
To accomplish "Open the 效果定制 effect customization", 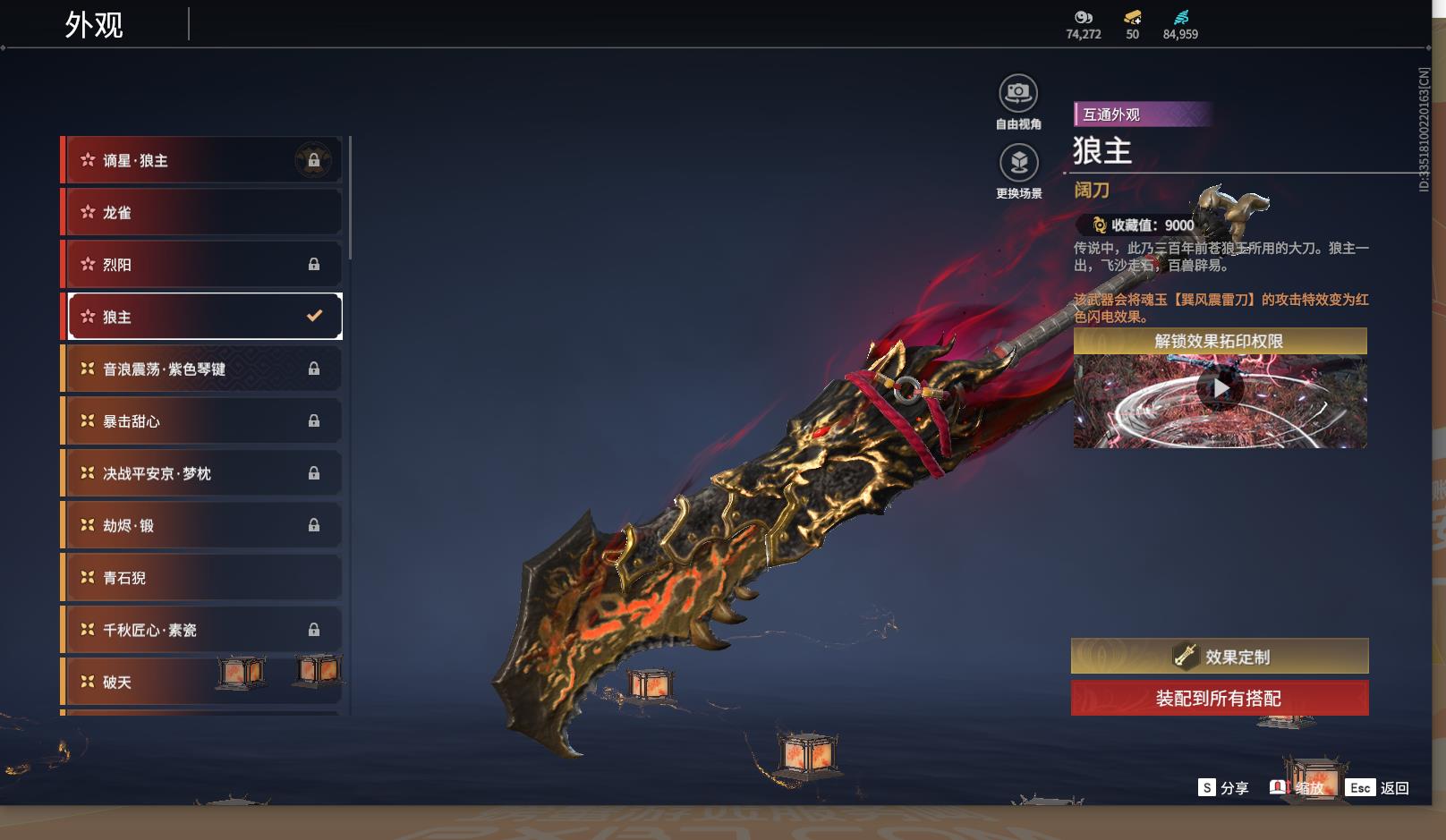I will coord(1220,657).
